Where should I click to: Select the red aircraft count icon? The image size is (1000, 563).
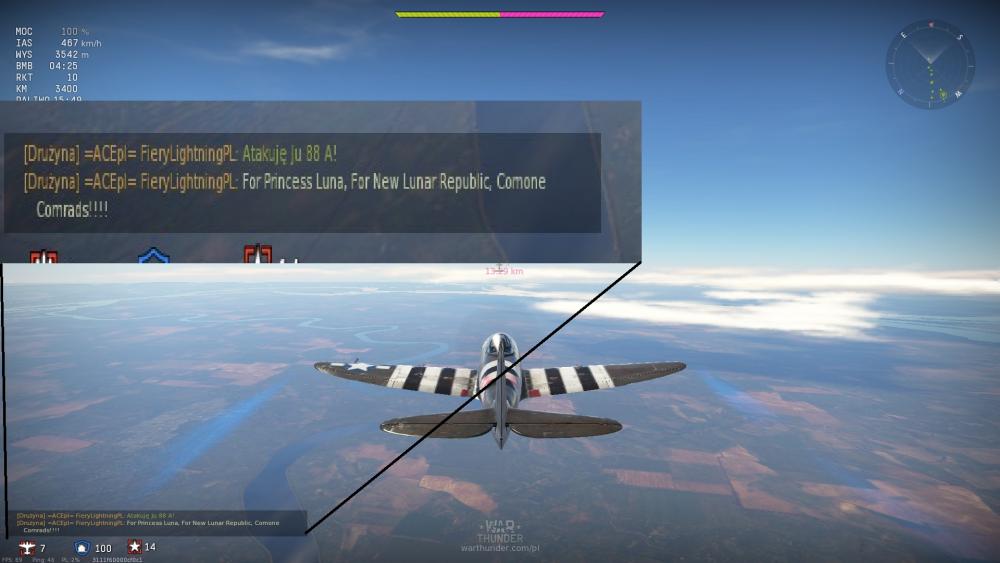(x=27, y=548)
